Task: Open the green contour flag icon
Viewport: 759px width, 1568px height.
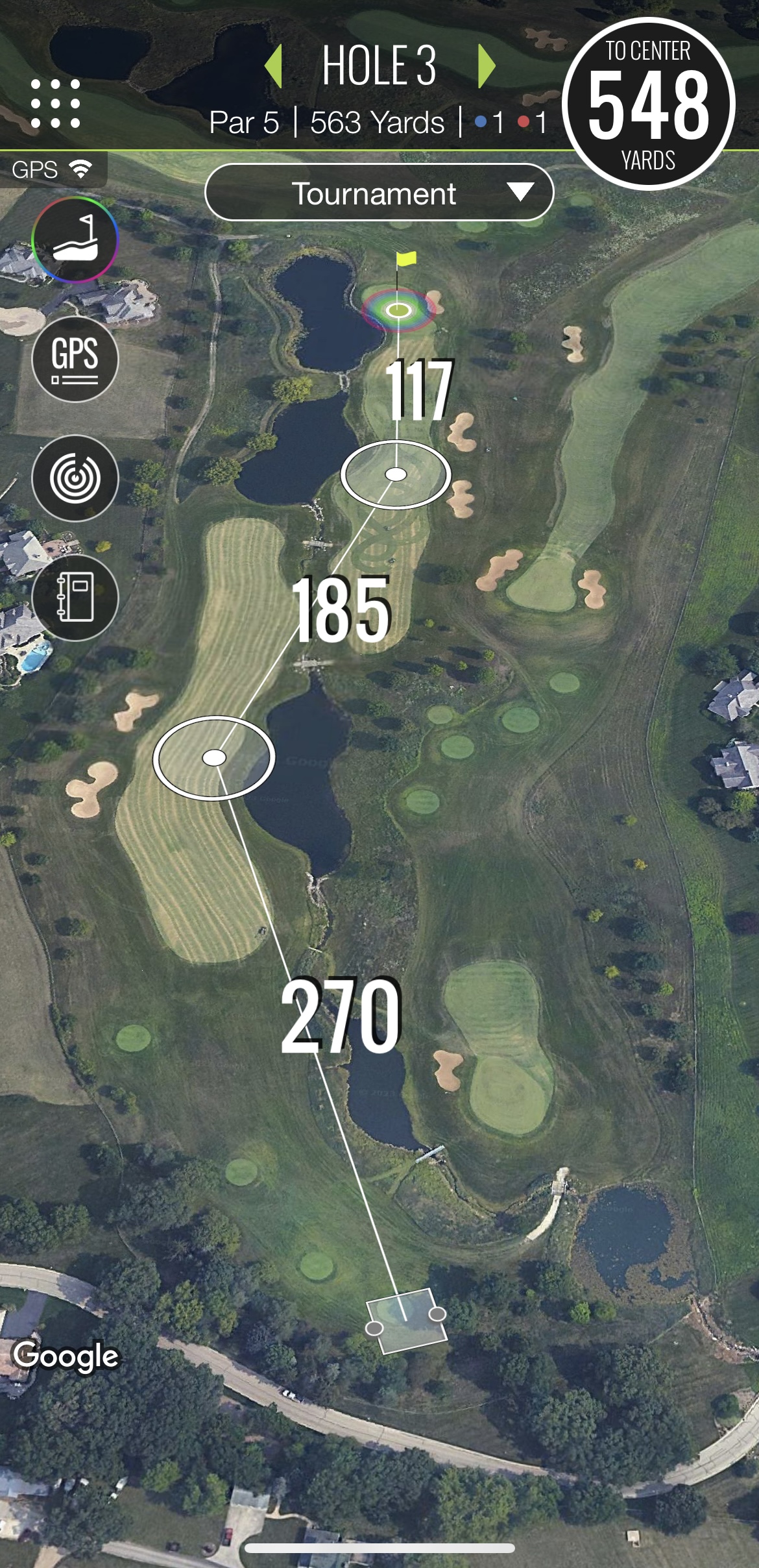Action: pos(75,240)
